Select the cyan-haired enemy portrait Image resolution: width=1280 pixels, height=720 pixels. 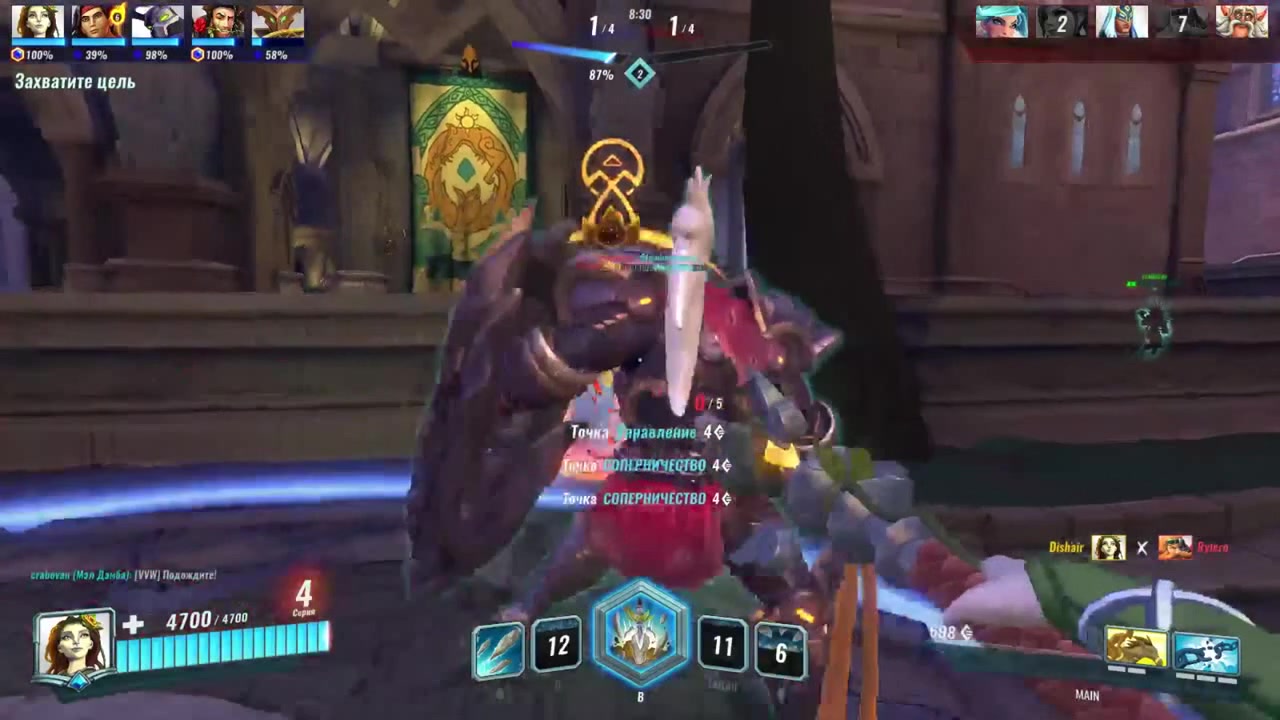coord(1002,22)
